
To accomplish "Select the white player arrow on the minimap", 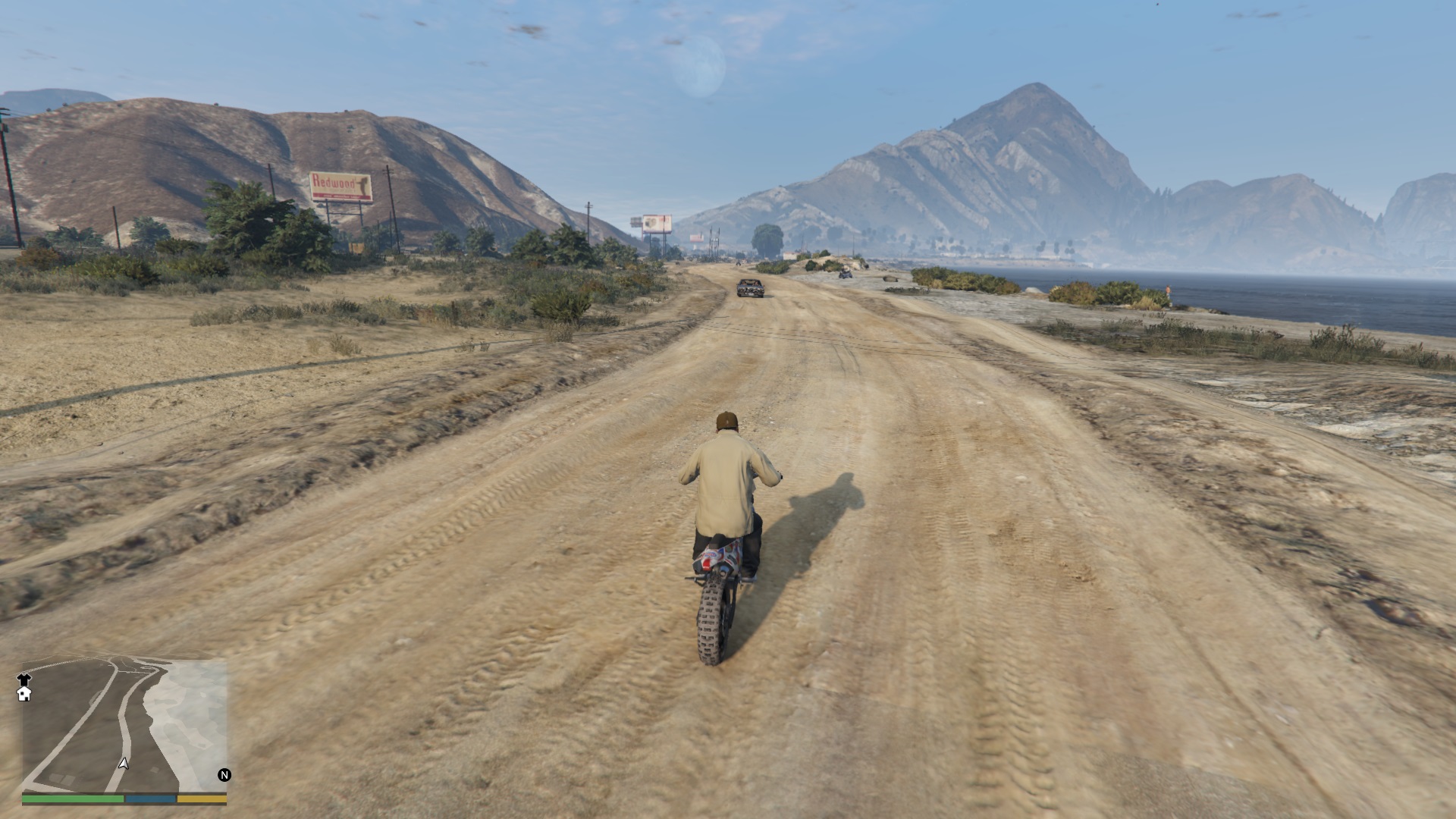I will click(x=124, y=764).
